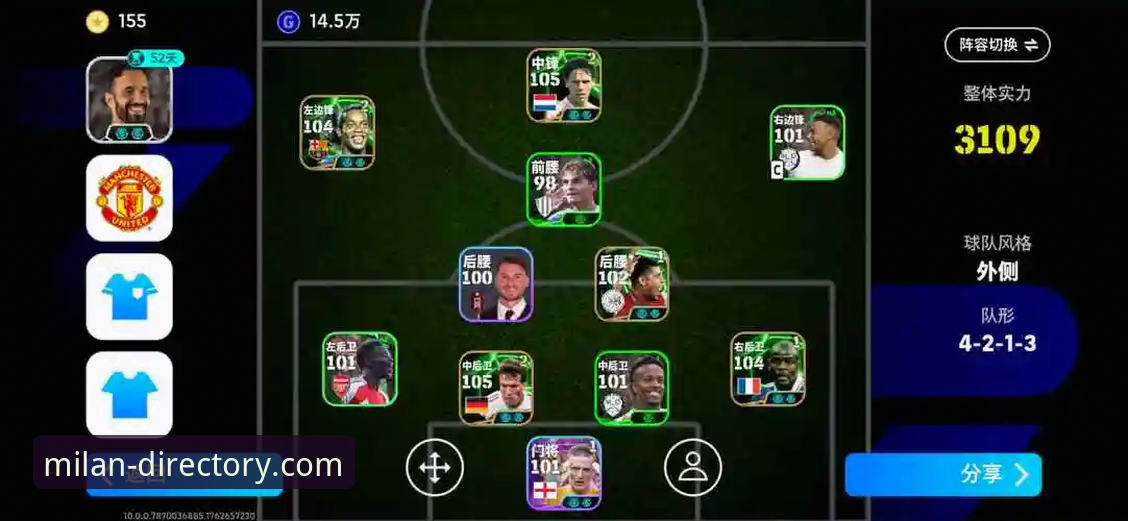1128x521 pixels.
Task: Select the 中锋 striker card rated 105
Action: 564,86
